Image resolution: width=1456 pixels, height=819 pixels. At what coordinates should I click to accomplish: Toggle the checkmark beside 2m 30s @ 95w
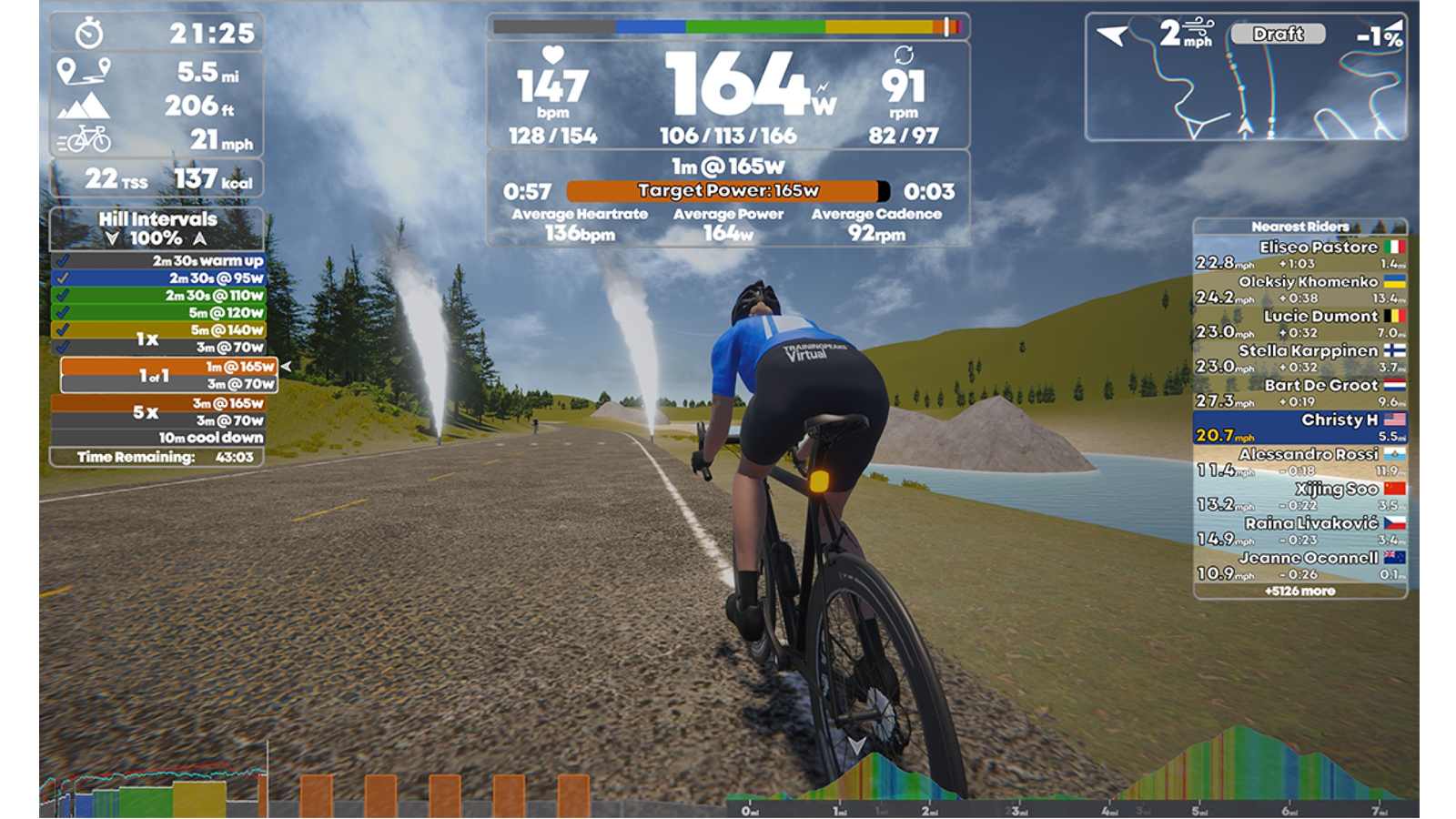click(64, 276)
